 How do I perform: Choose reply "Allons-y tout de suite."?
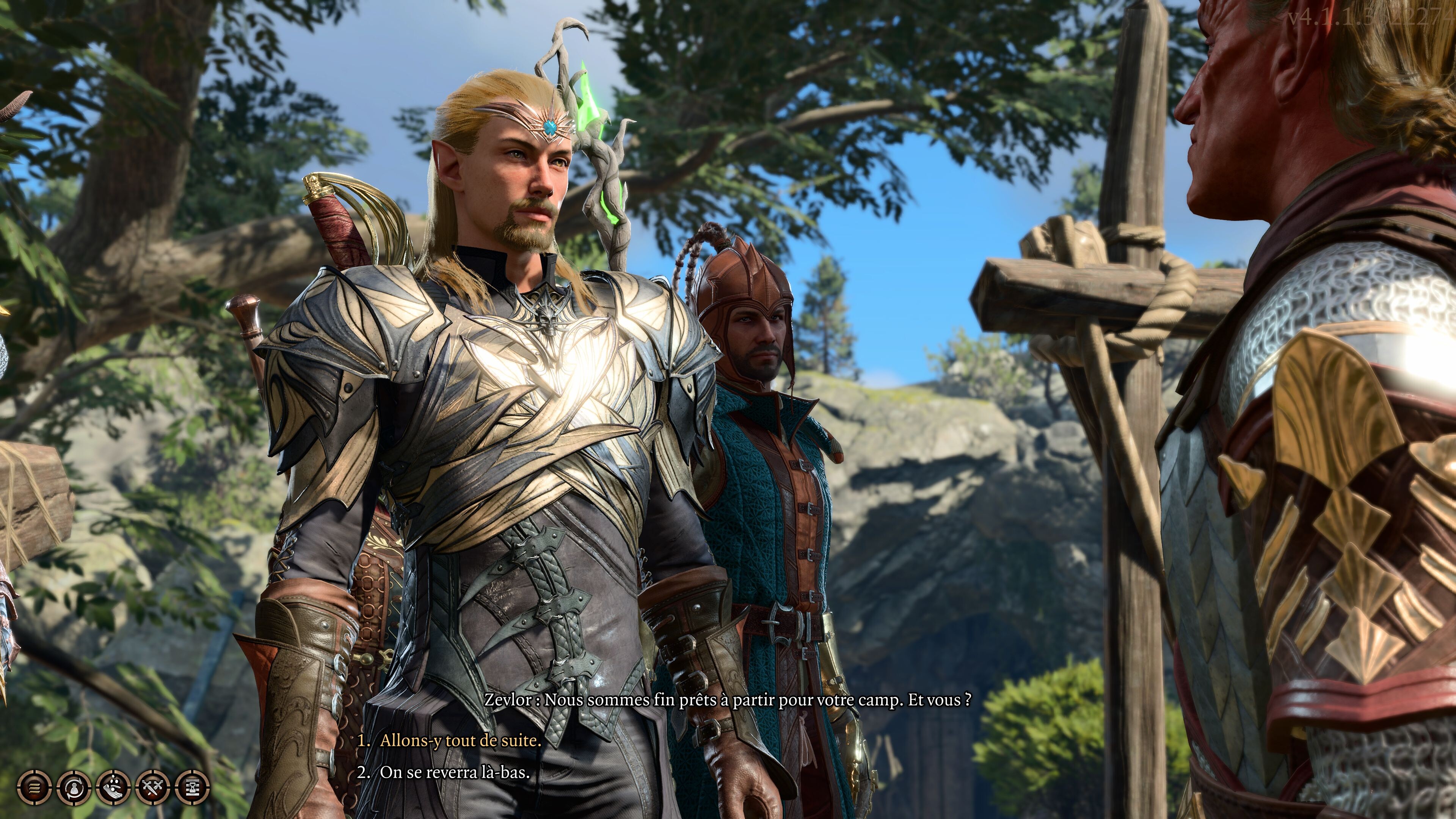pos(460,741)
